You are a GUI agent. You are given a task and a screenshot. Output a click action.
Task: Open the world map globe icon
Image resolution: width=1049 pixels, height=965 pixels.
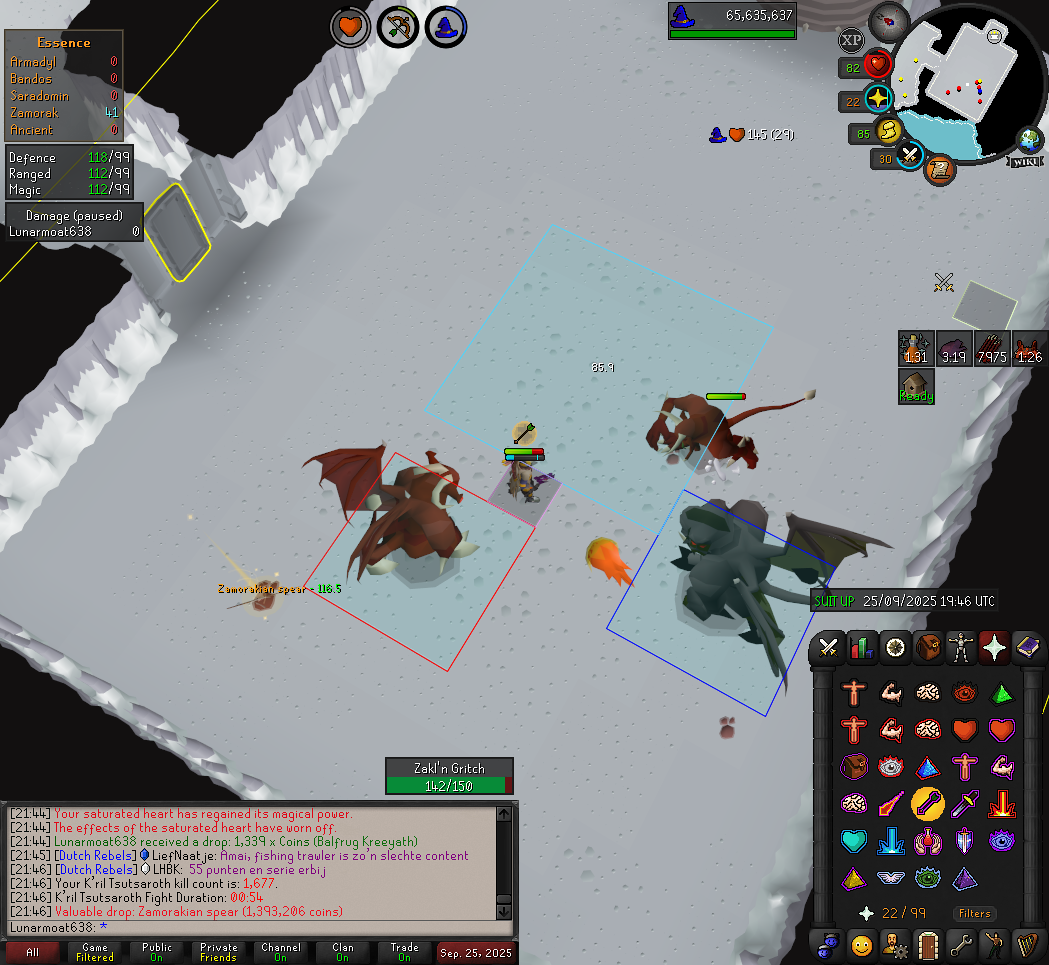1029,141
